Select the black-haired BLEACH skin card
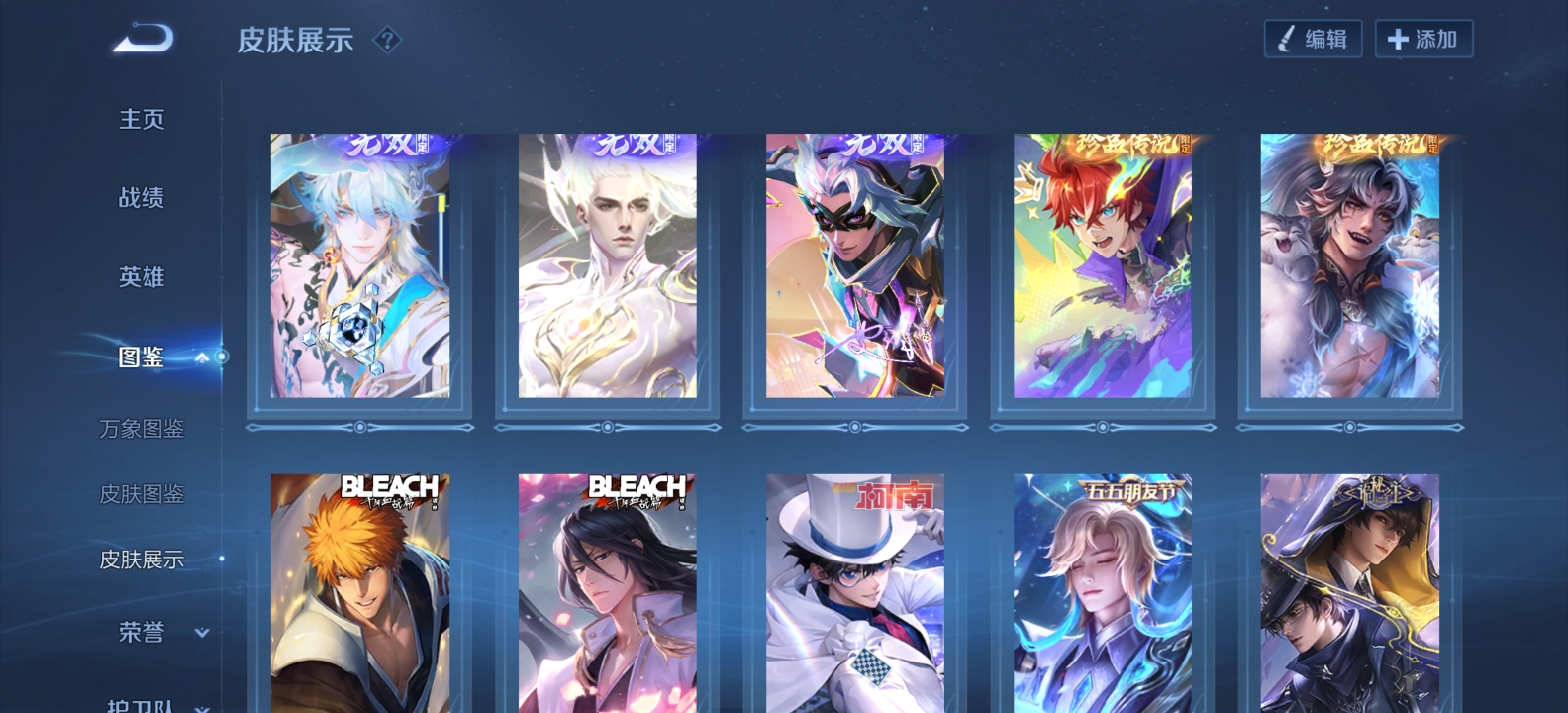Screen dimensions: 1568x713 point(608,592)
